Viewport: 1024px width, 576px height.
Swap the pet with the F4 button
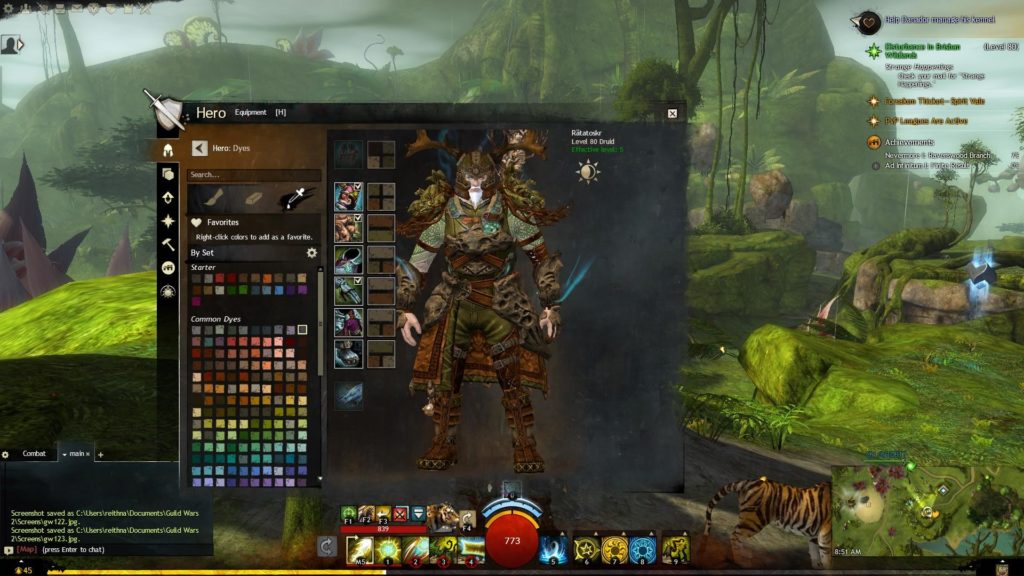tap(466, 517)
